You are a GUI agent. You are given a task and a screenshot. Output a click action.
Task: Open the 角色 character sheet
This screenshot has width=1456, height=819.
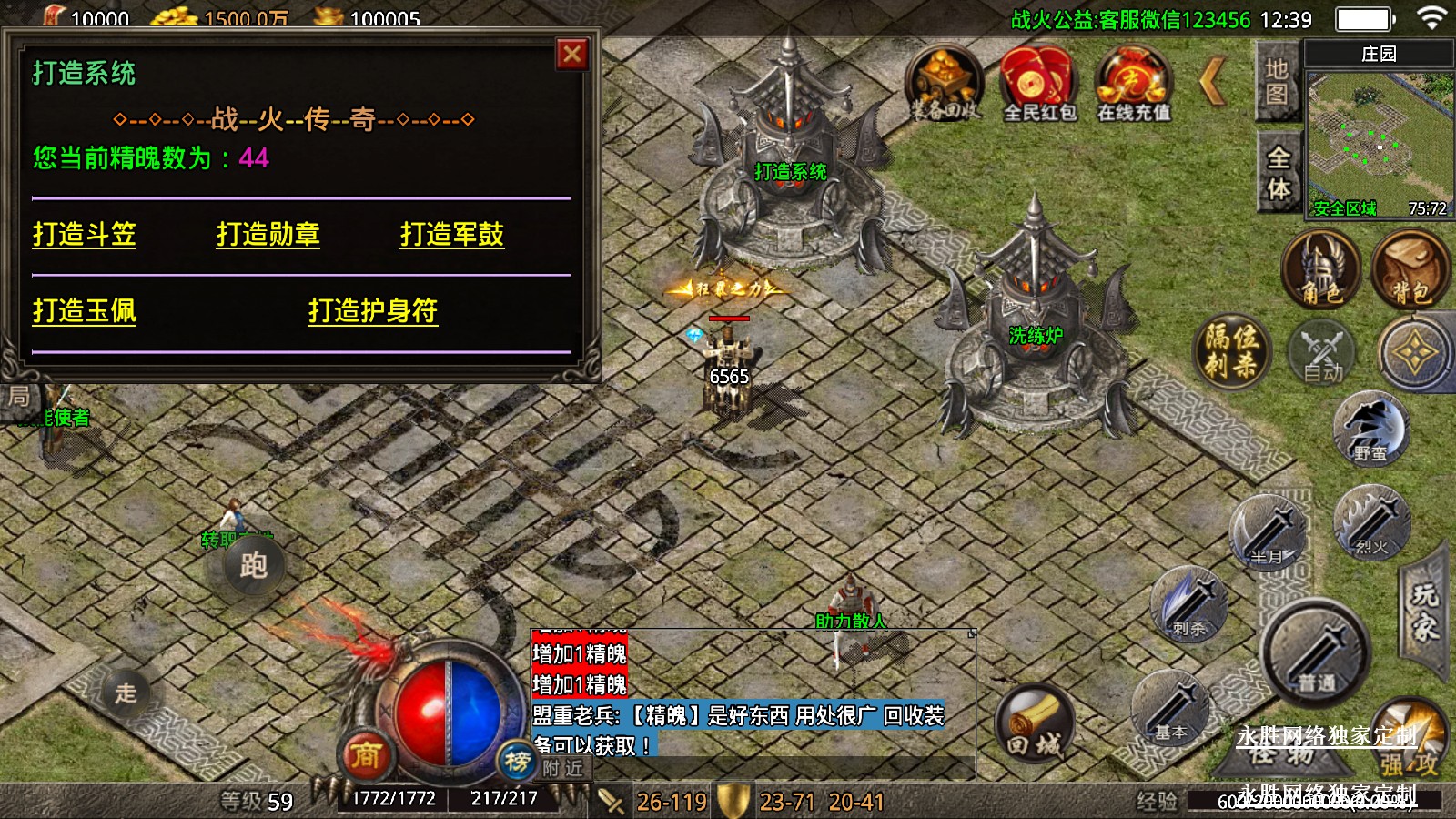click(x=1320, y=269)
